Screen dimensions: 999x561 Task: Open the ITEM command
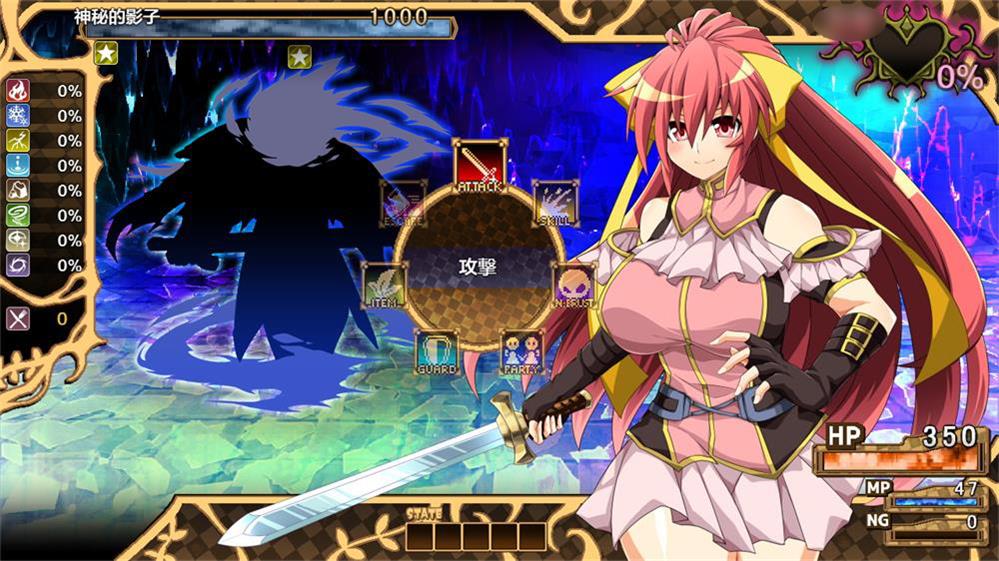pos(384,285)
